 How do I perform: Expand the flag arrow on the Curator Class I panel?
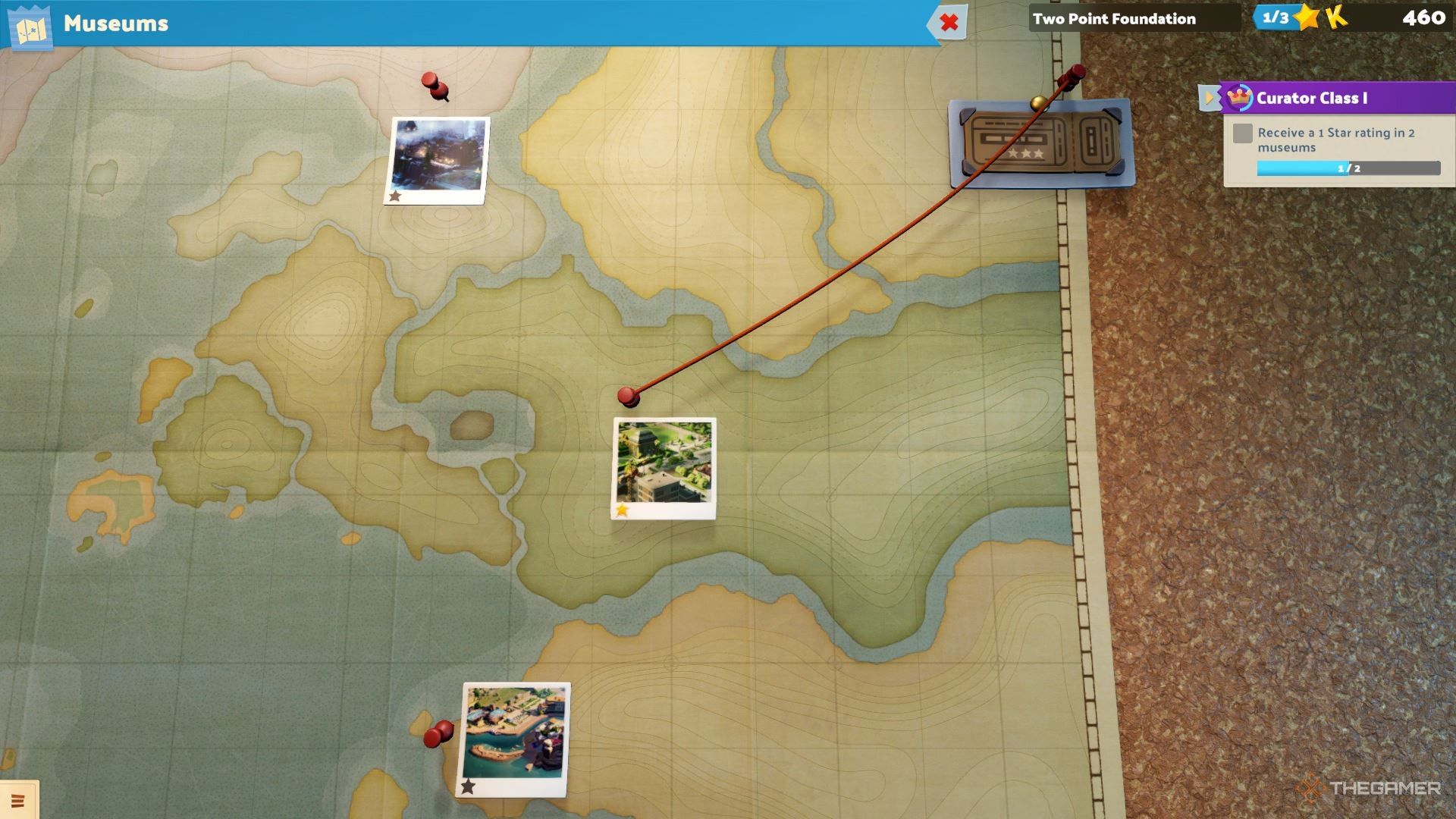pyautogui.click(x=1209, y=97)
